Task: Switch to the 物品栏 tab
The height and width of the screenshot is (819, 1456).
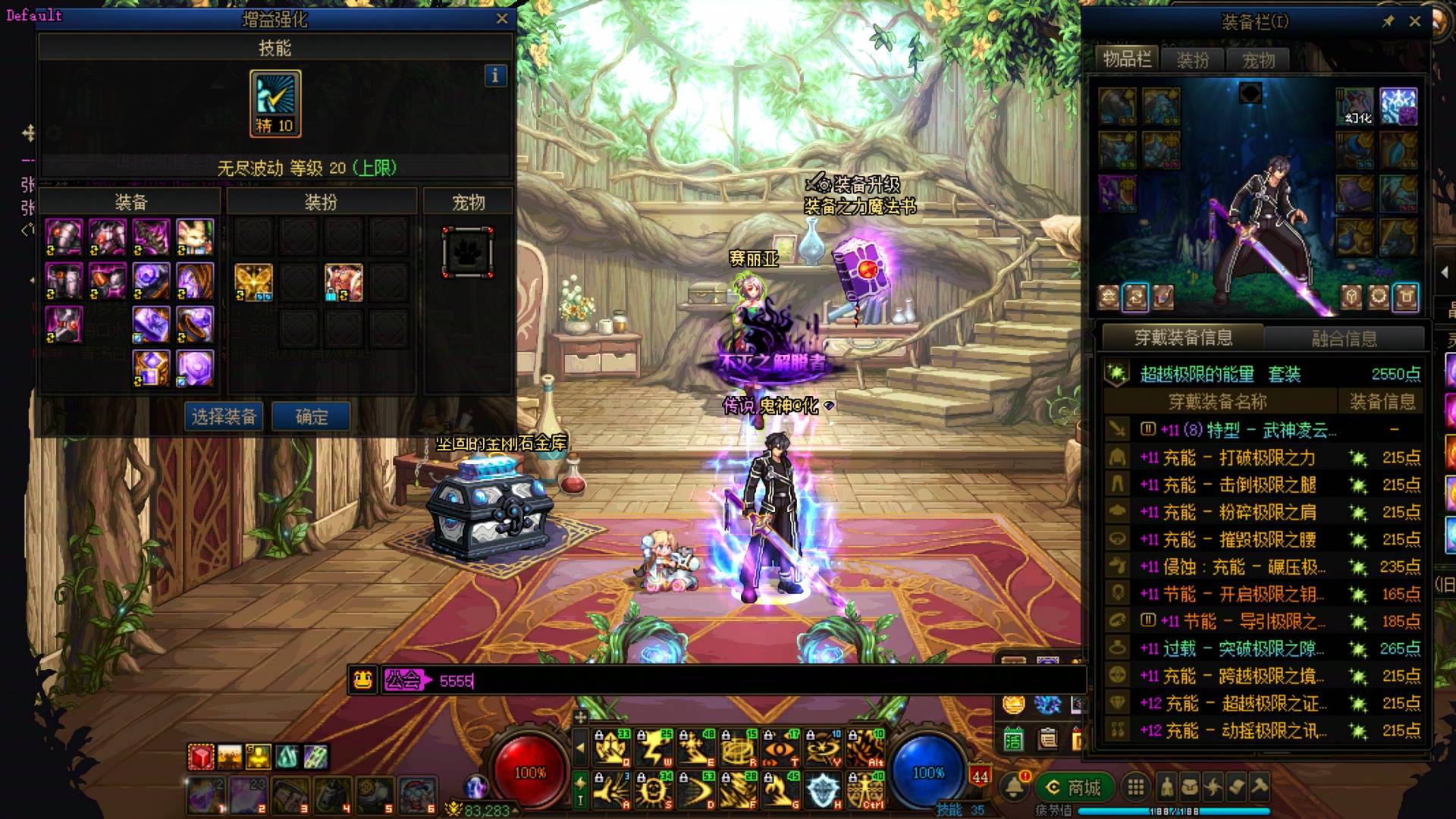Action: pos(1127,59)
